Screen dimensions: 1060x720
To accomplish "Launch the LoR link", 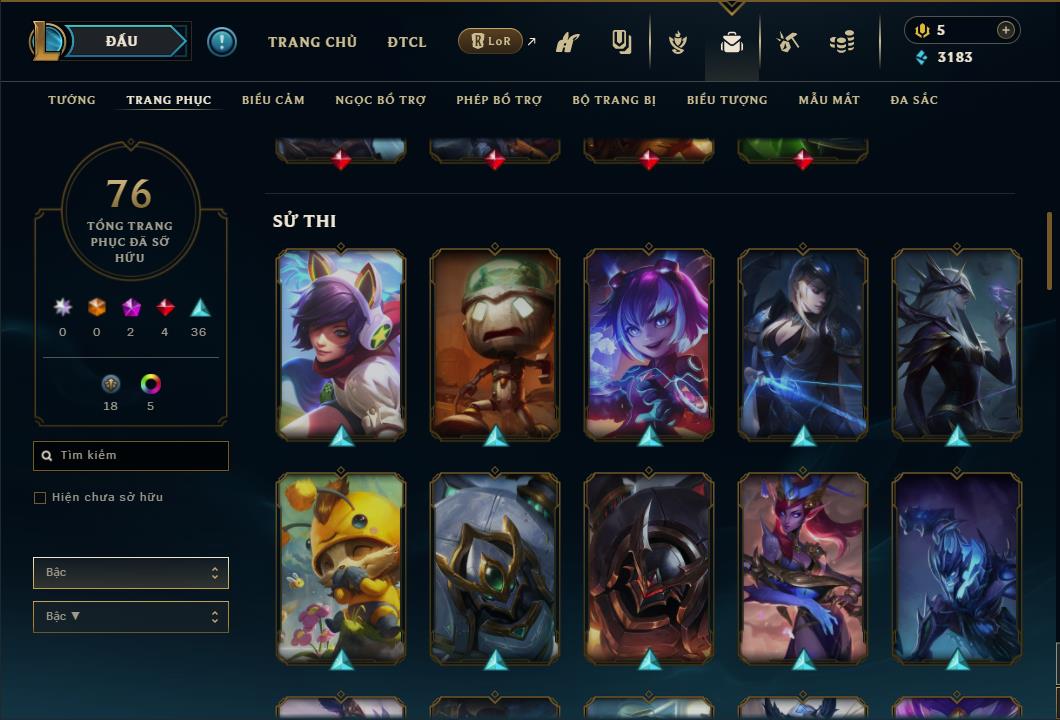I will tap(491, 41).
